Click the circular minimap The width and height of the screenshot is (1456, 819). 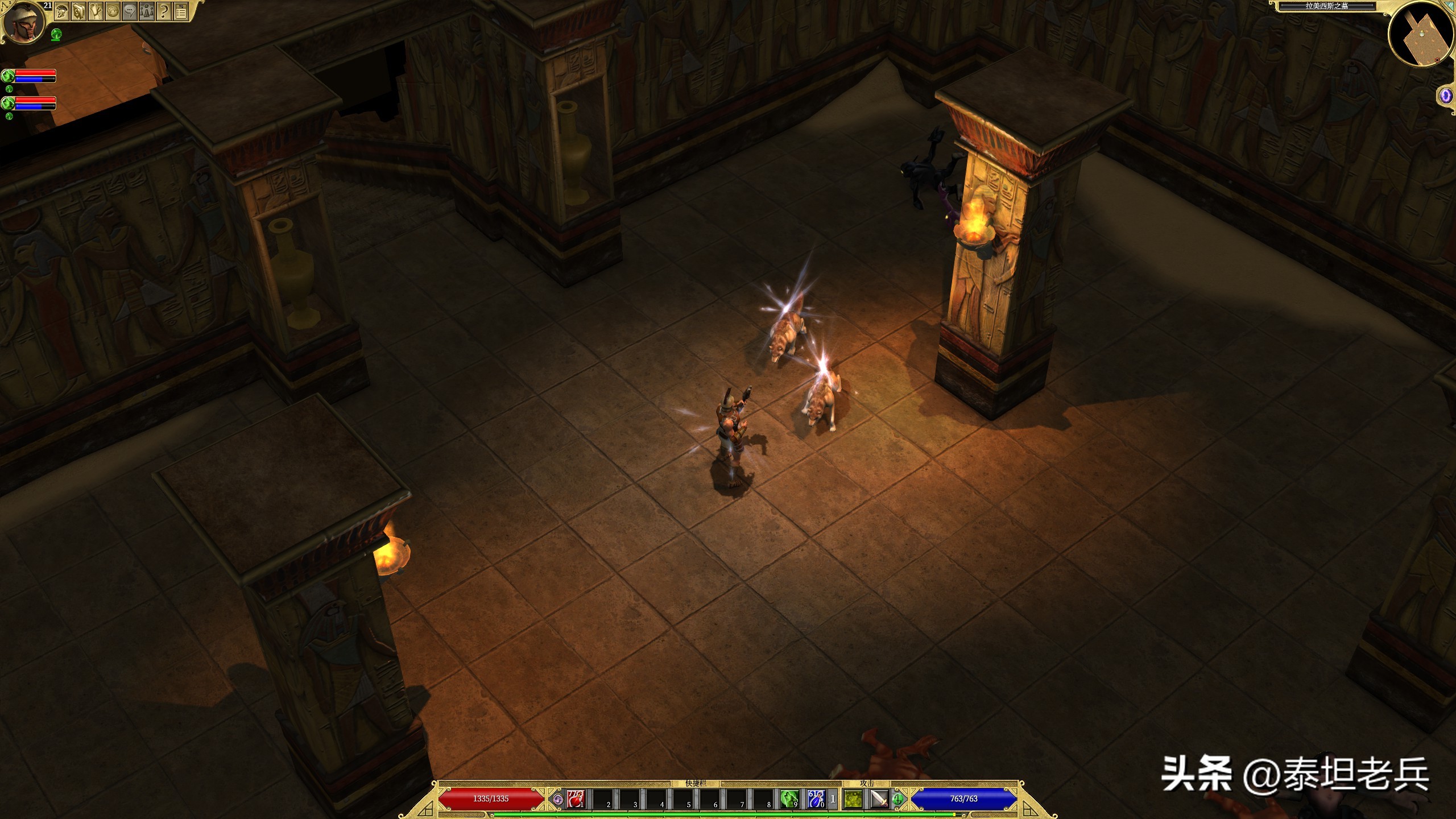point(1421,34)
